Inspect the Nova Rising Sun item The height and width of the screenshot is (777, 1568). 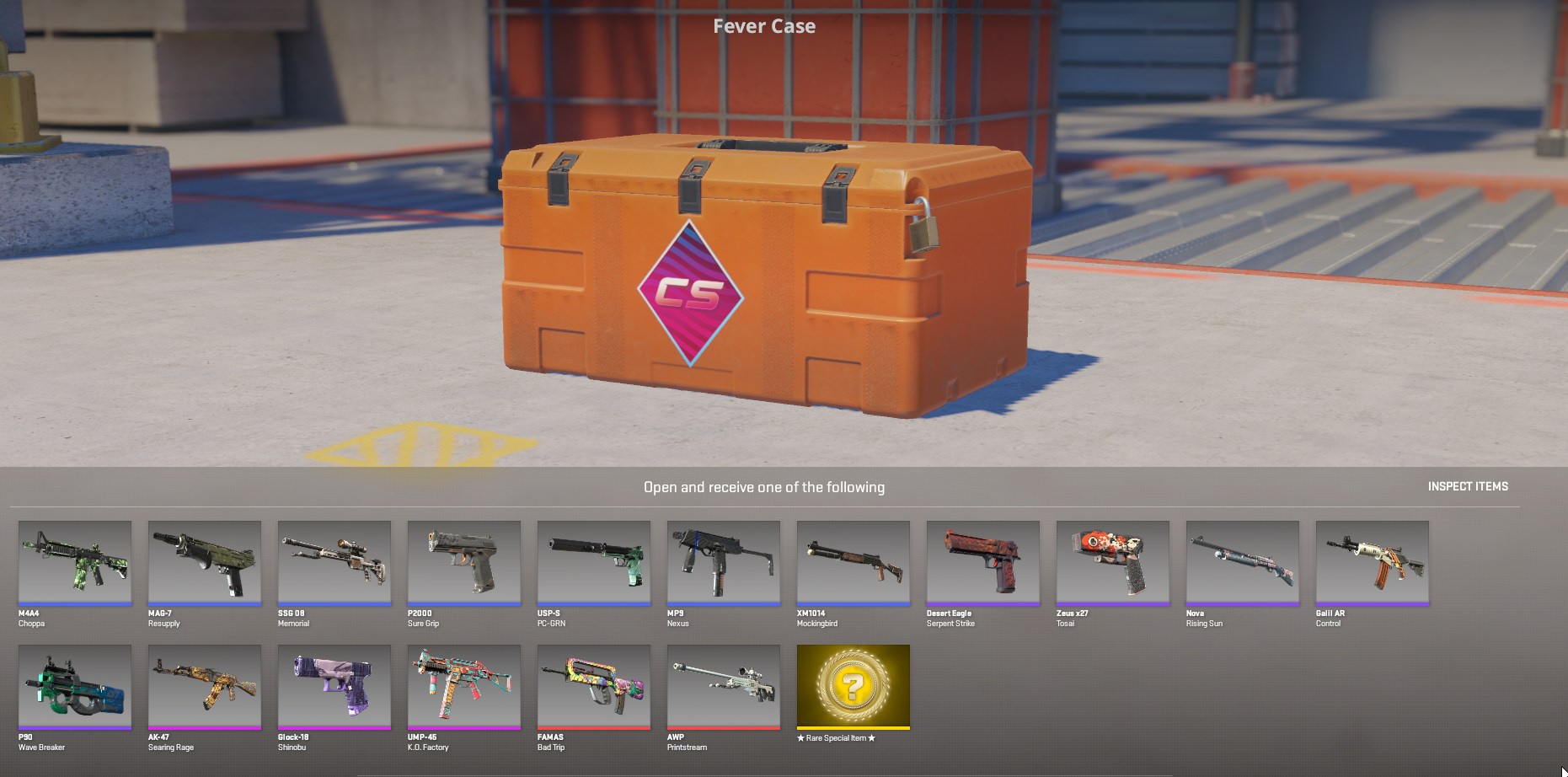[1243, 562]
